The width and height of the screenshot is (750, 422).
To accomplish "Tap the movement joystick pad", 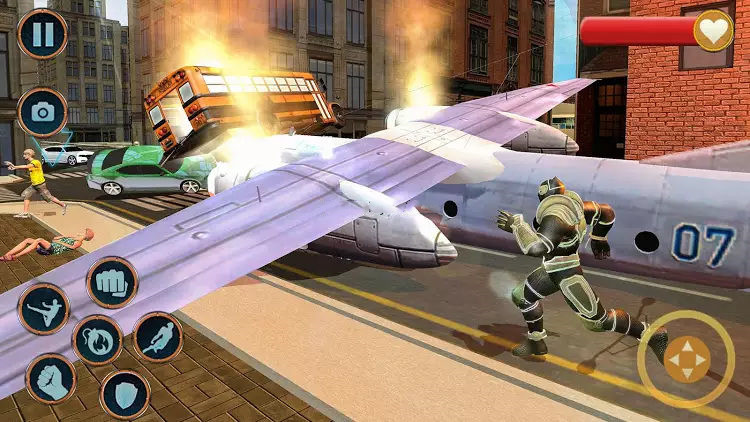I will tap(686, 358).
